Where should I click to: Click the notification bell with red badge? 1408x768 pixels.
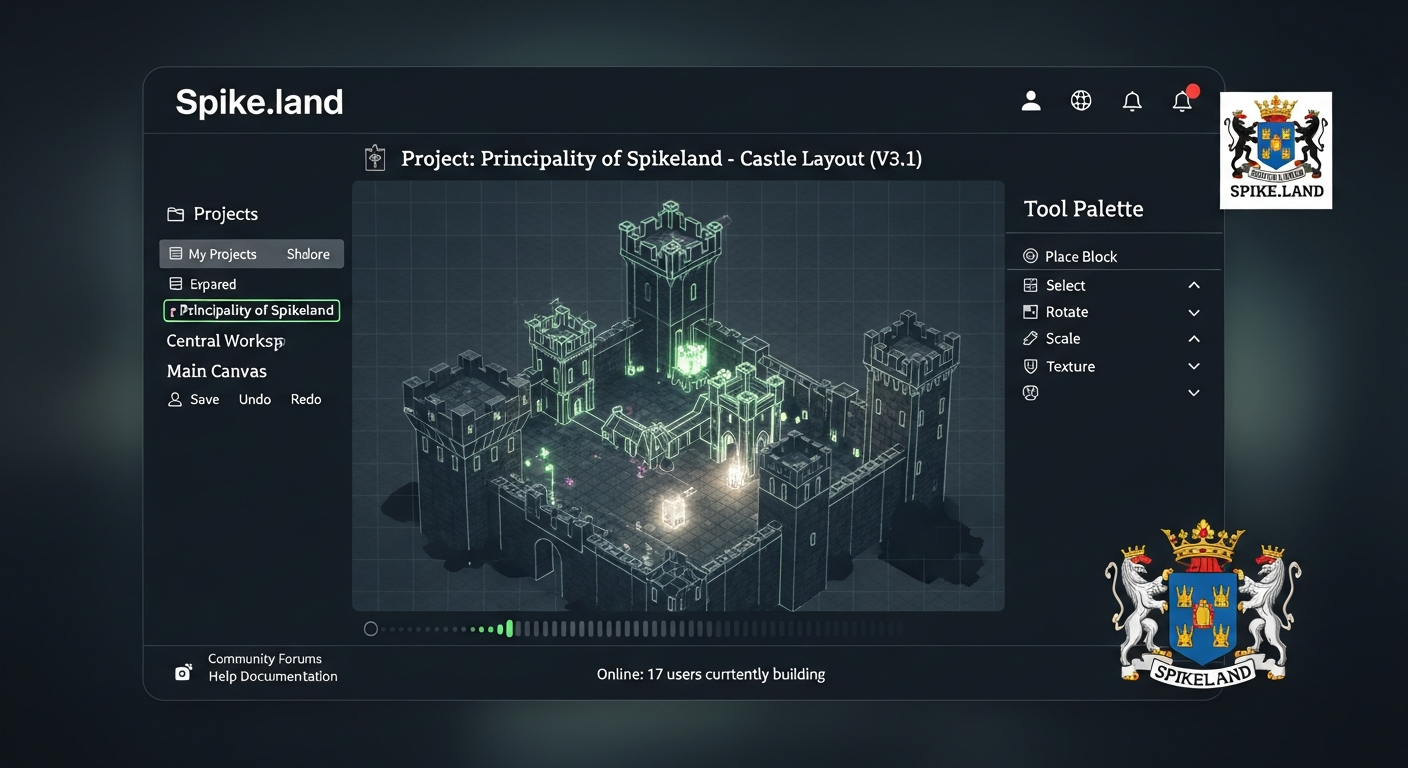tap(1183, 100)
